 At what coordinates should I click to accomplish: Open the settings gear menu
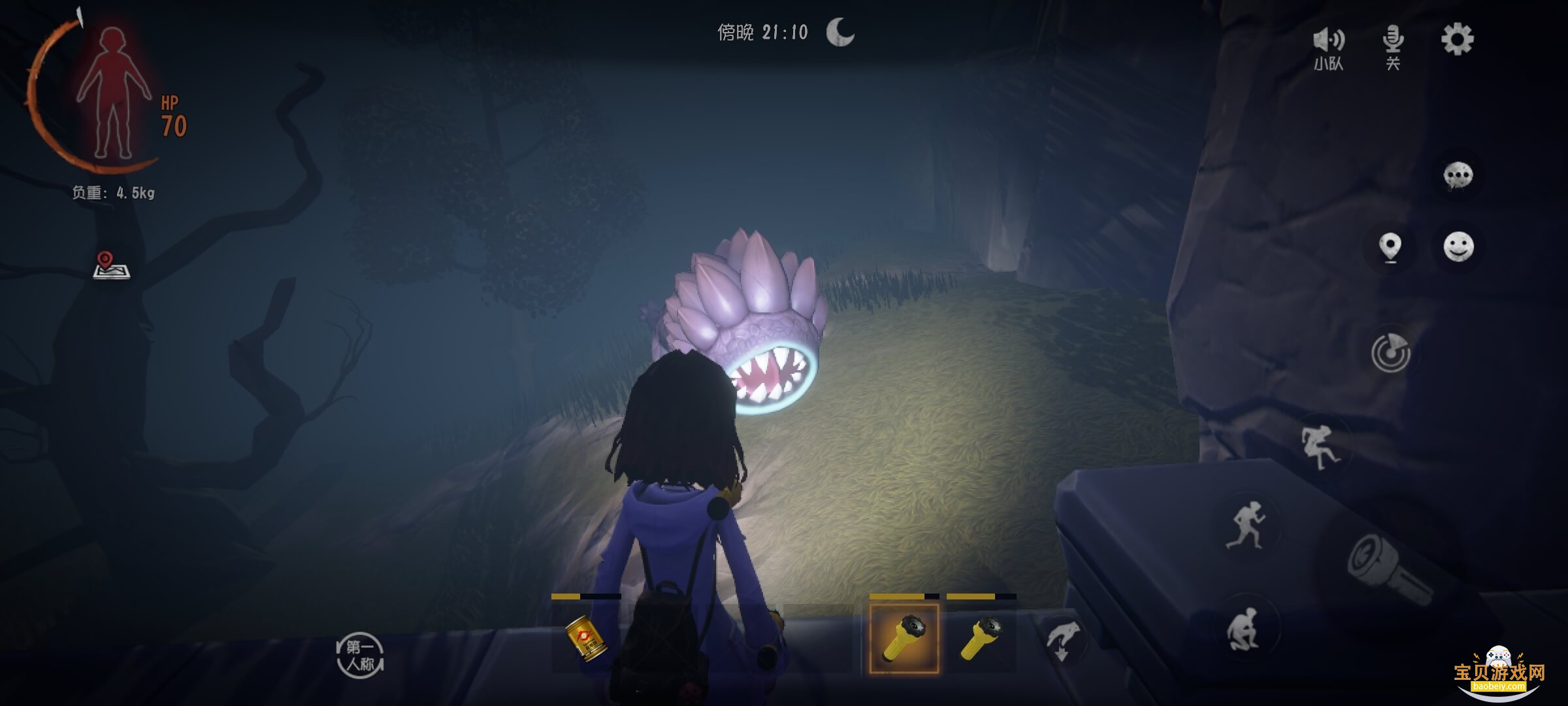coord(1457,40)
